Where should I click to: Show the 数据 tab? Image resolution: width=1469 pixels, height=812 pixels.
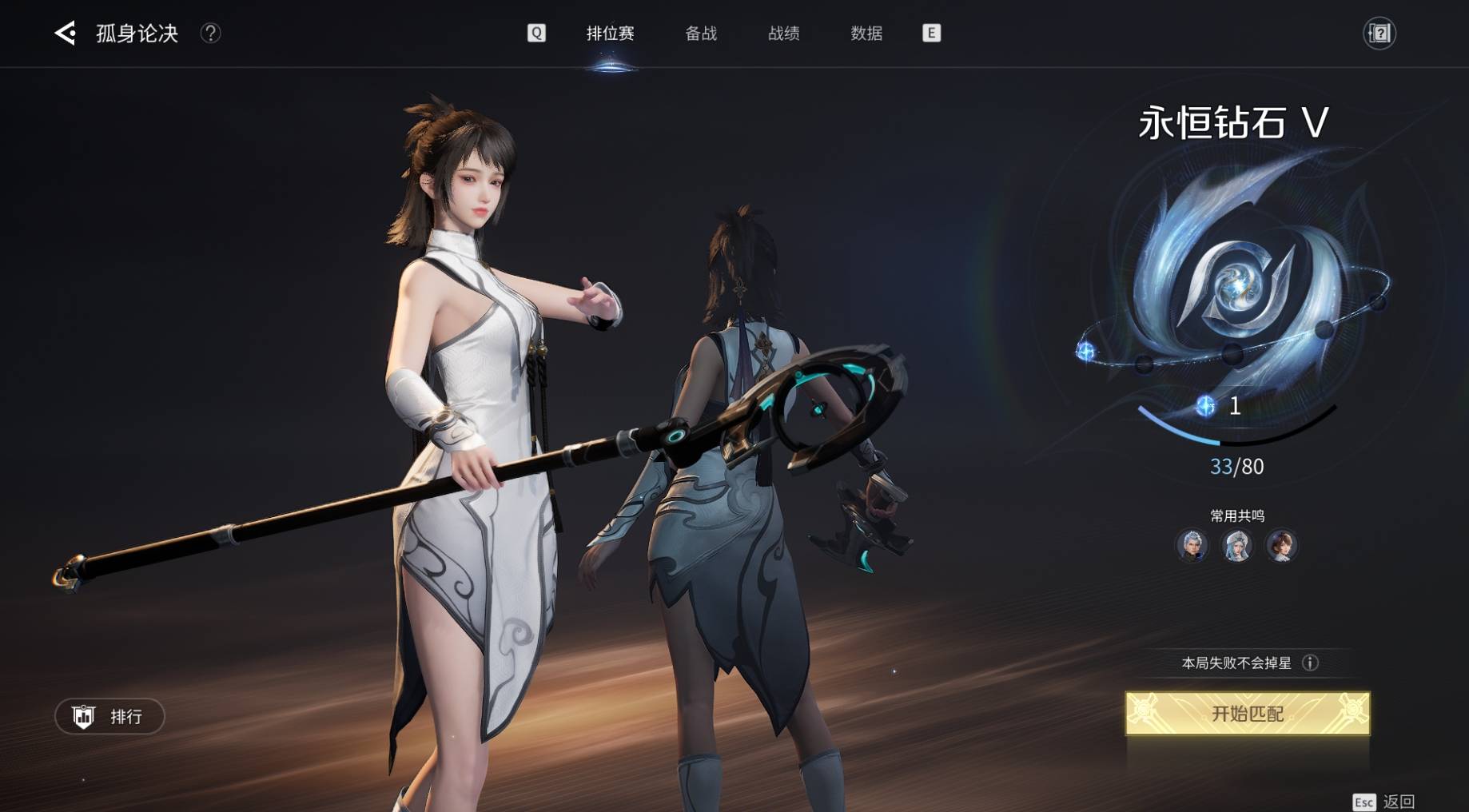[866, 33]
